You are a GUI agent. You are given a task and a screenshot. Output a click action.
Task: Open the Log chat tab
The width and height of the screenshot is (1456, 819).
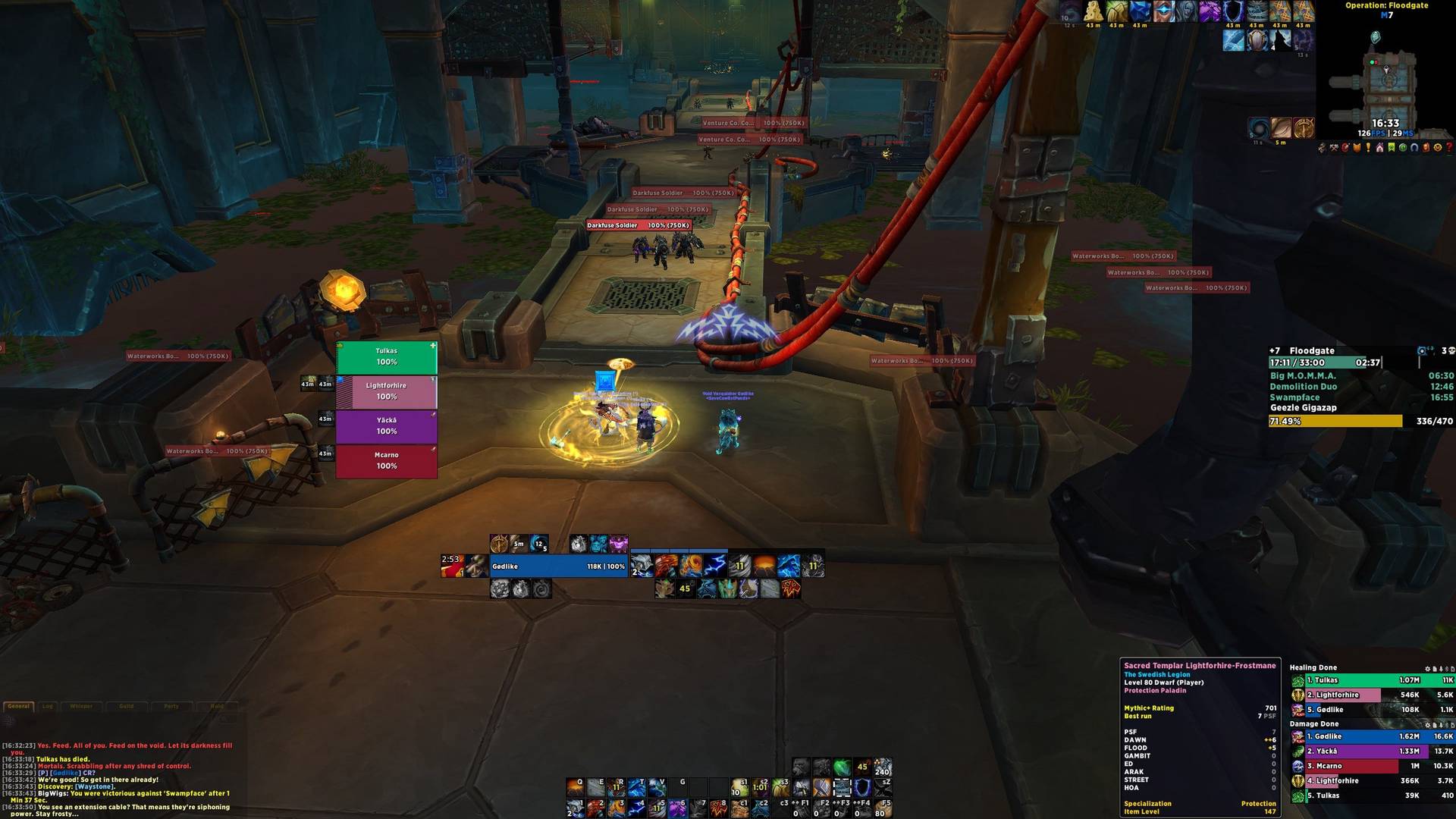pos(48,706)
